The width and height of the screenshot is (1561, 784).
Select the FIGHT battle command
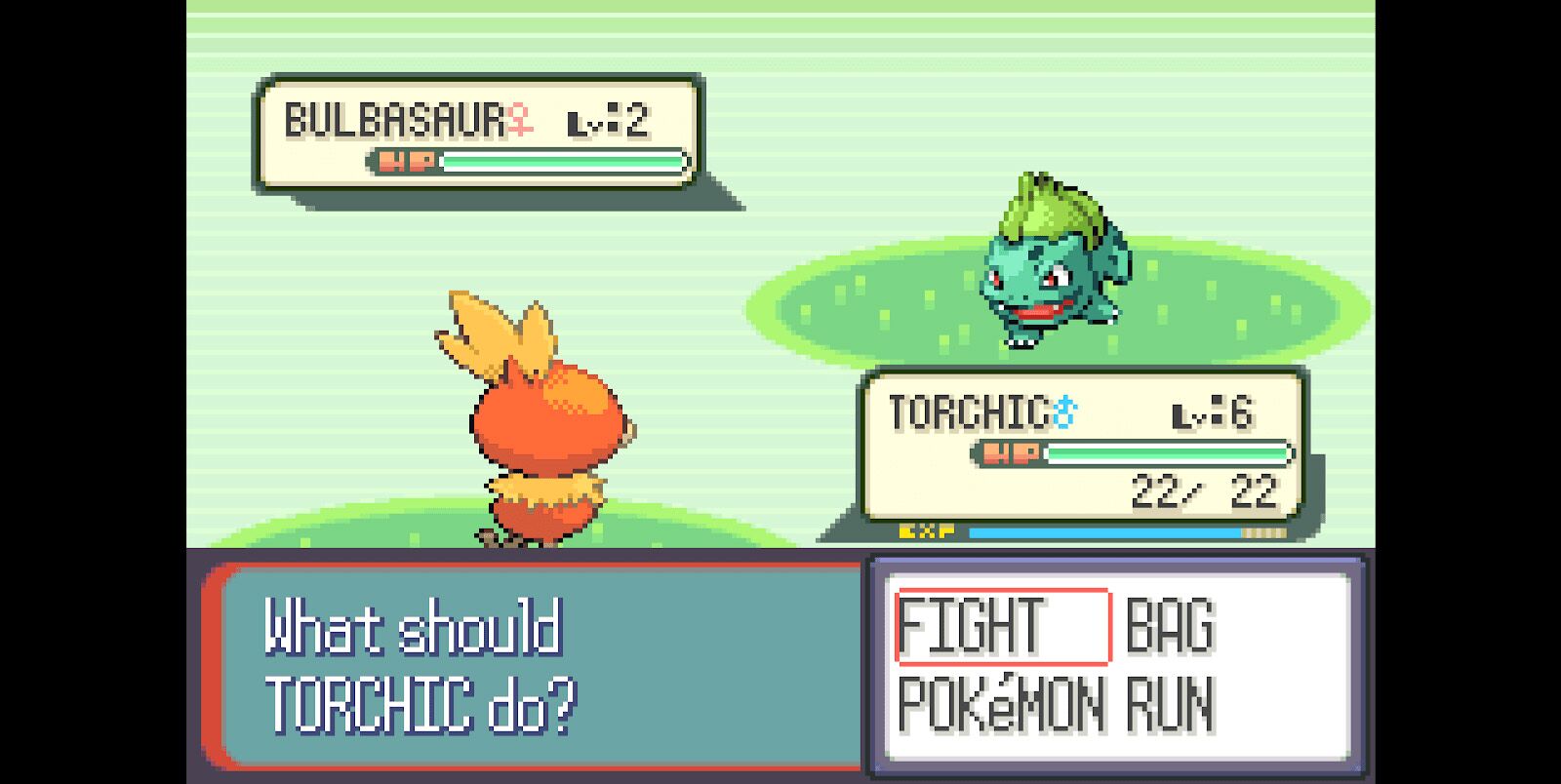tap(970, 627)
